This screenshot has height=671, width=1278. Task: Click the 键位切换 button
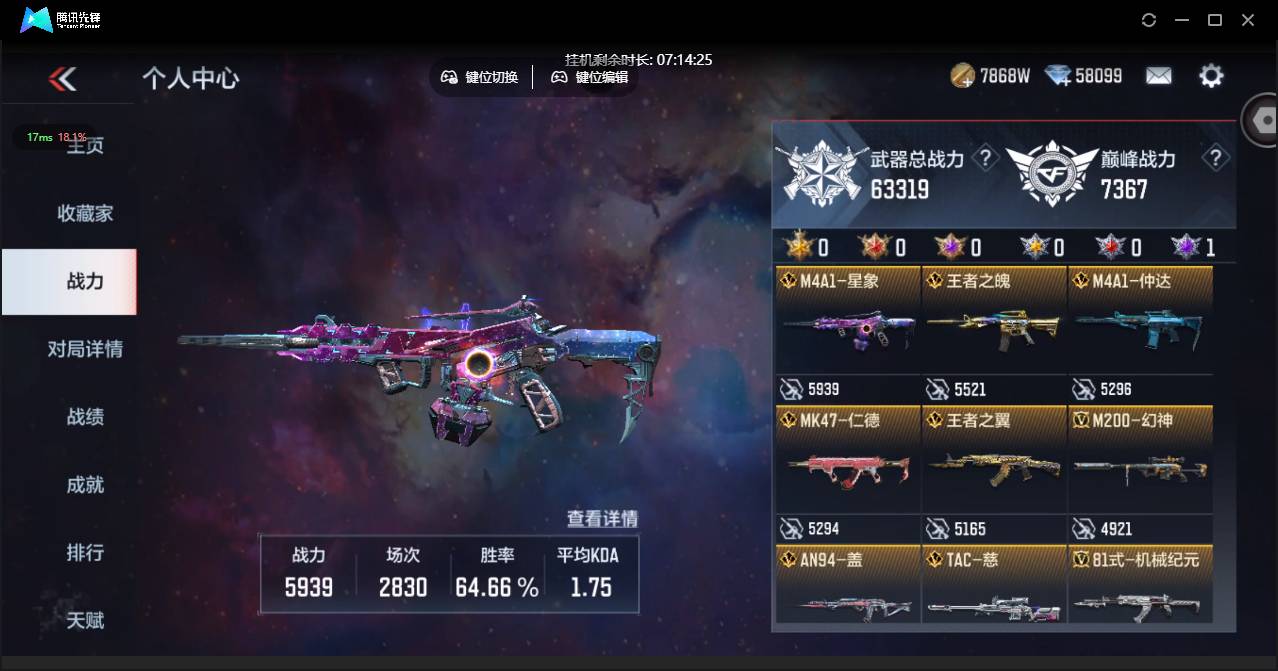tap(480, 77)
